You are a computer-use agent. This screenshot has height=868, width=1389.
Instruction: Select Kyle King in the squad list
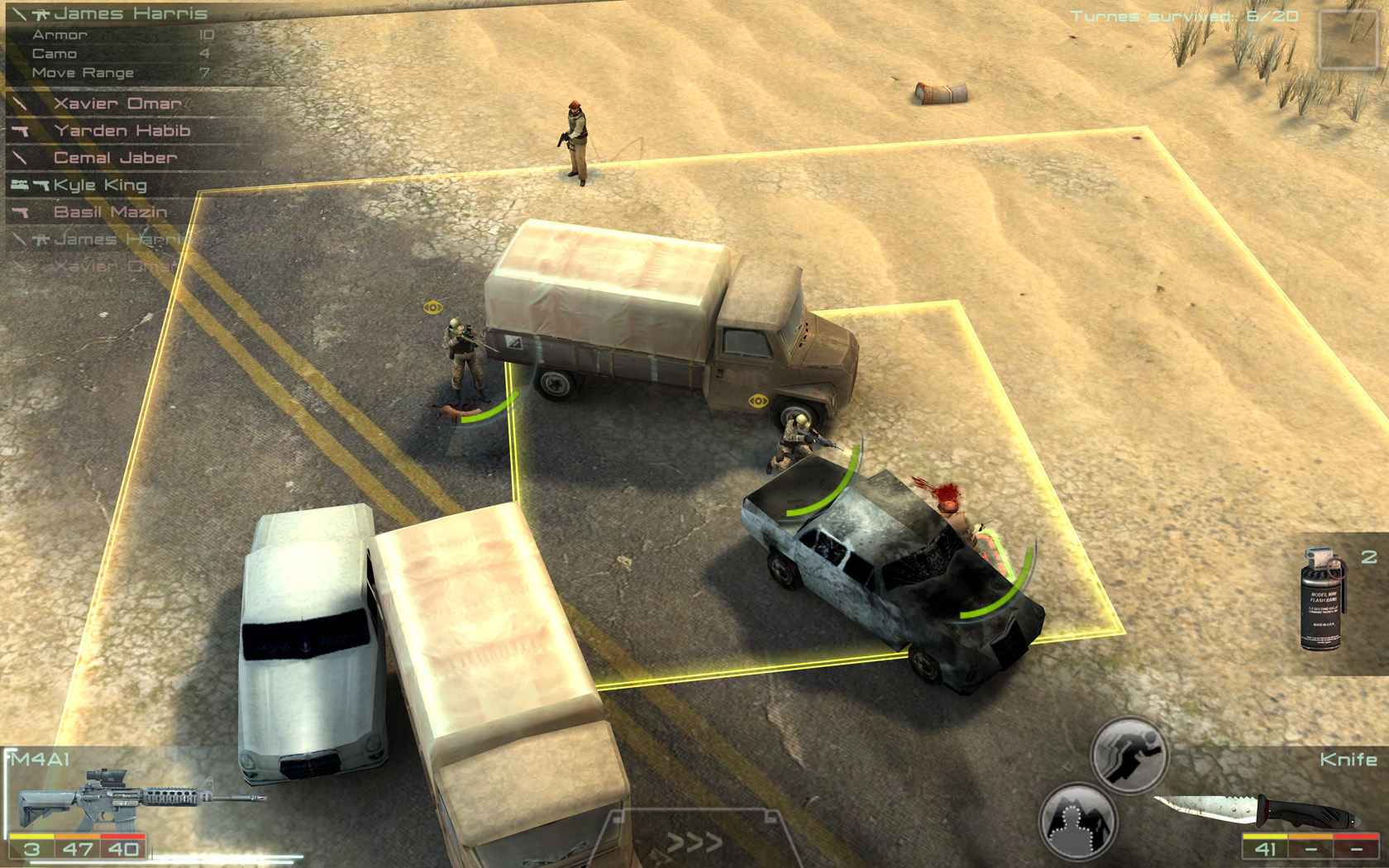coord(99,184)
